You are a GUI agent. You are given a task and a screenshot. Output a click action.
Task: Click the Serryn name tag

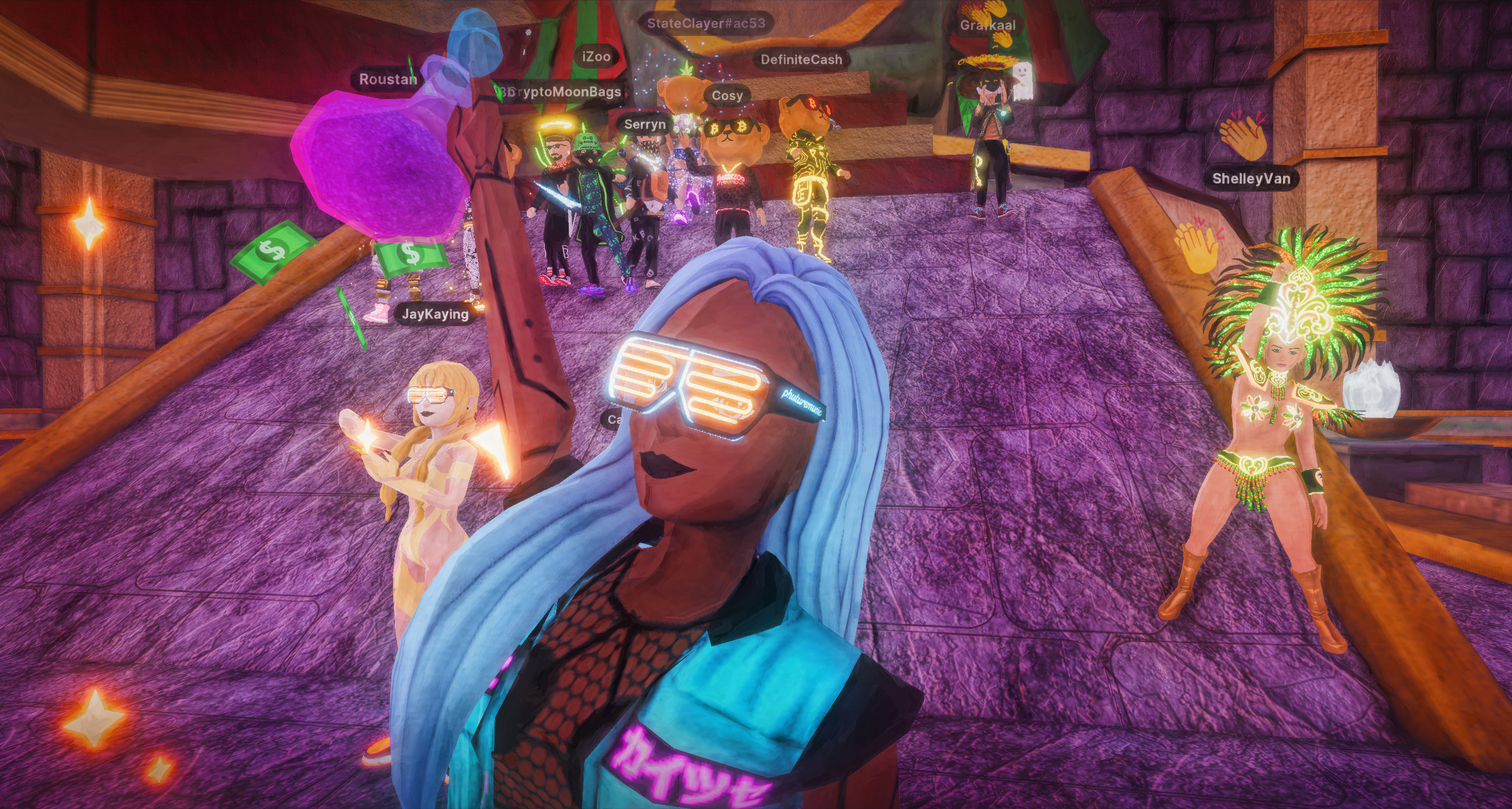(644, 124)
